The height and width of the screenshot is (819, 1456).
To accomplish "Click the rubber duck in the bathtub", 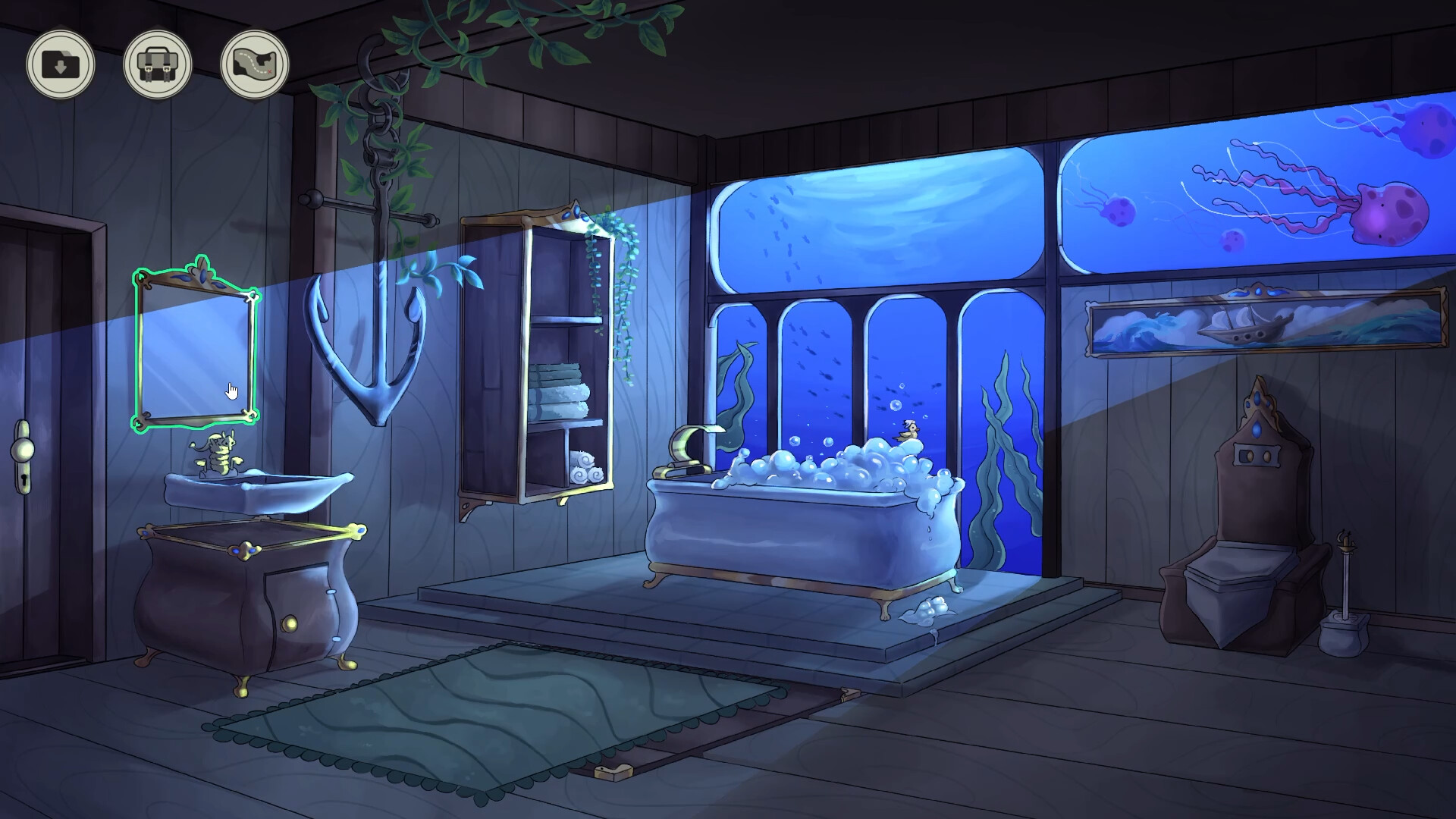I will pos(911,430).
